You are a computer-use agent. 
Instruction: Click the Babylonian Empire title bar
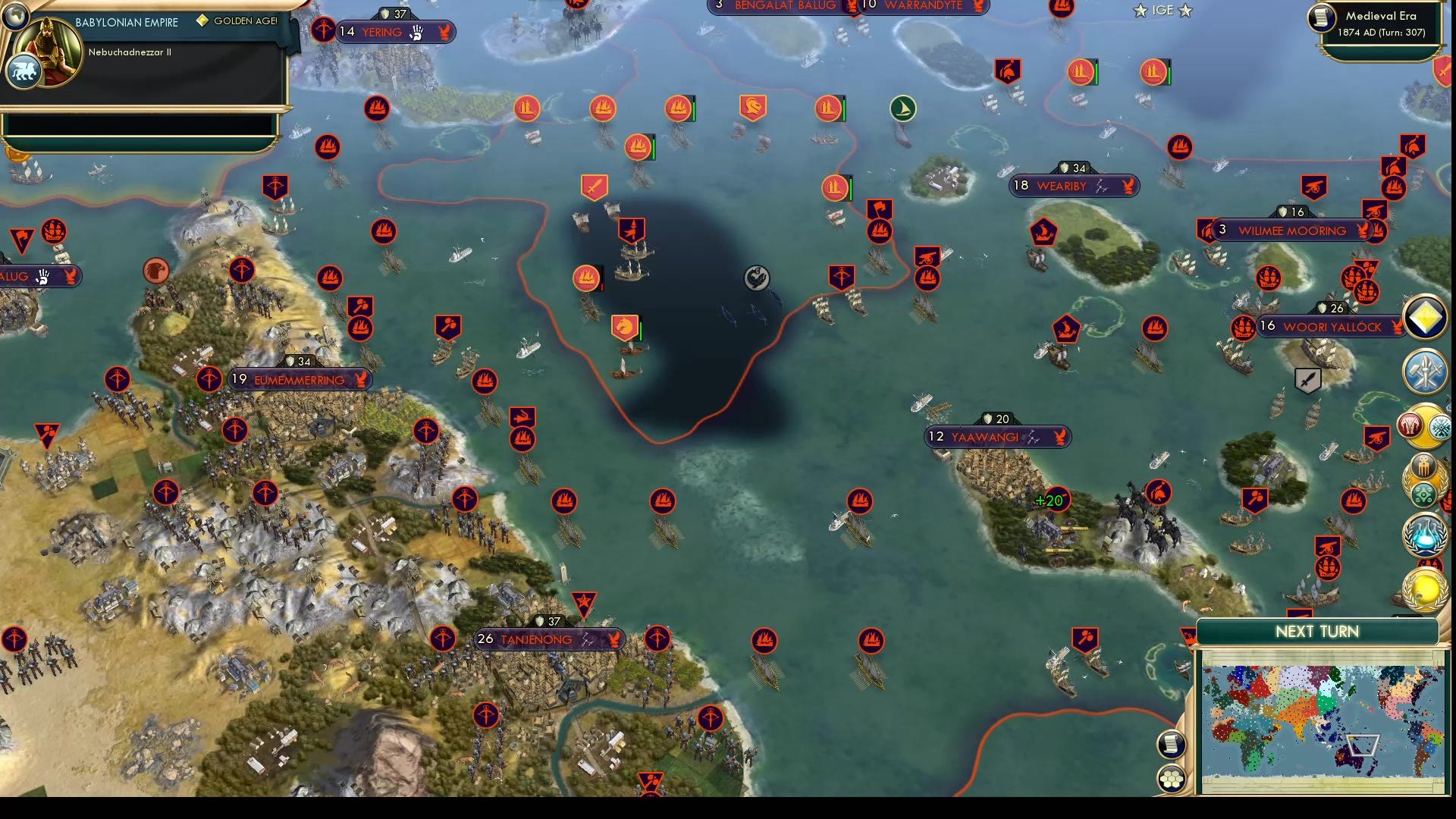pyautogui.click(x=125, y=23)
